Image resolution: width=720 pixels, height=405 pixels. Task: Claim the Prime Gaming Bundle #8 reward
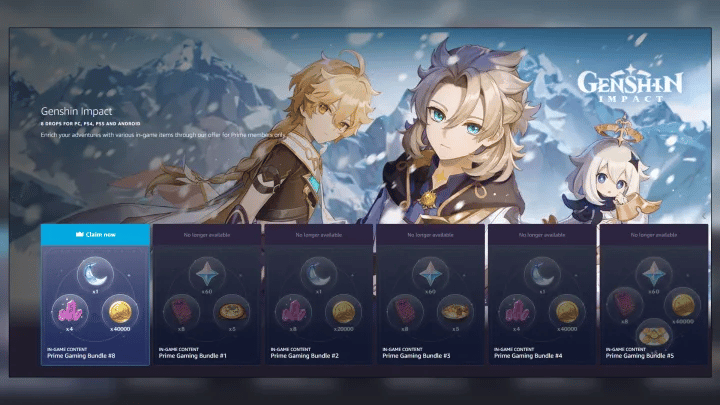click(95, 233)
